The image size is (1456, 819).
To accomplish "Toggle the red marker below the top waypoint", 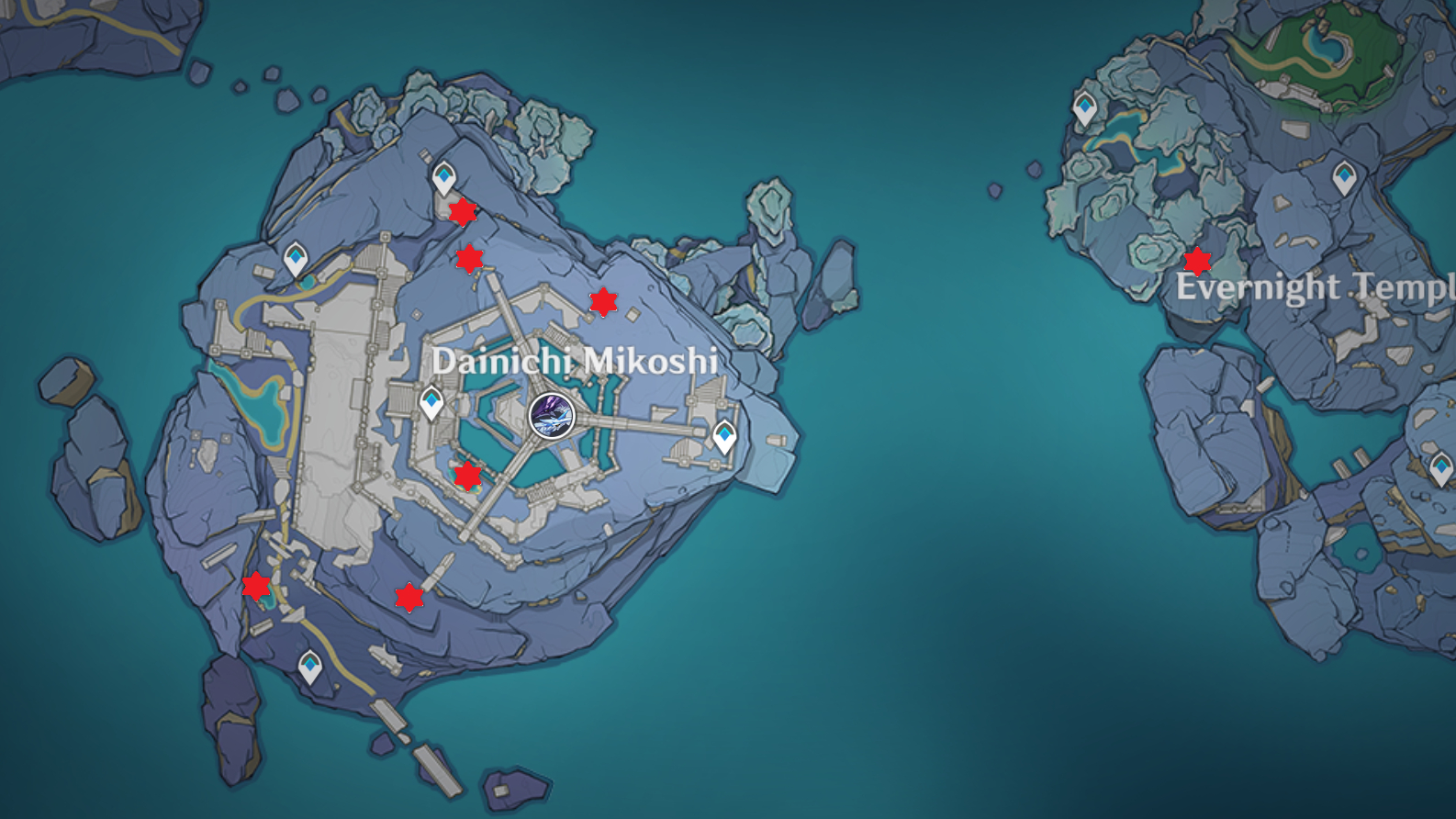I will click(x=463, y=212).
